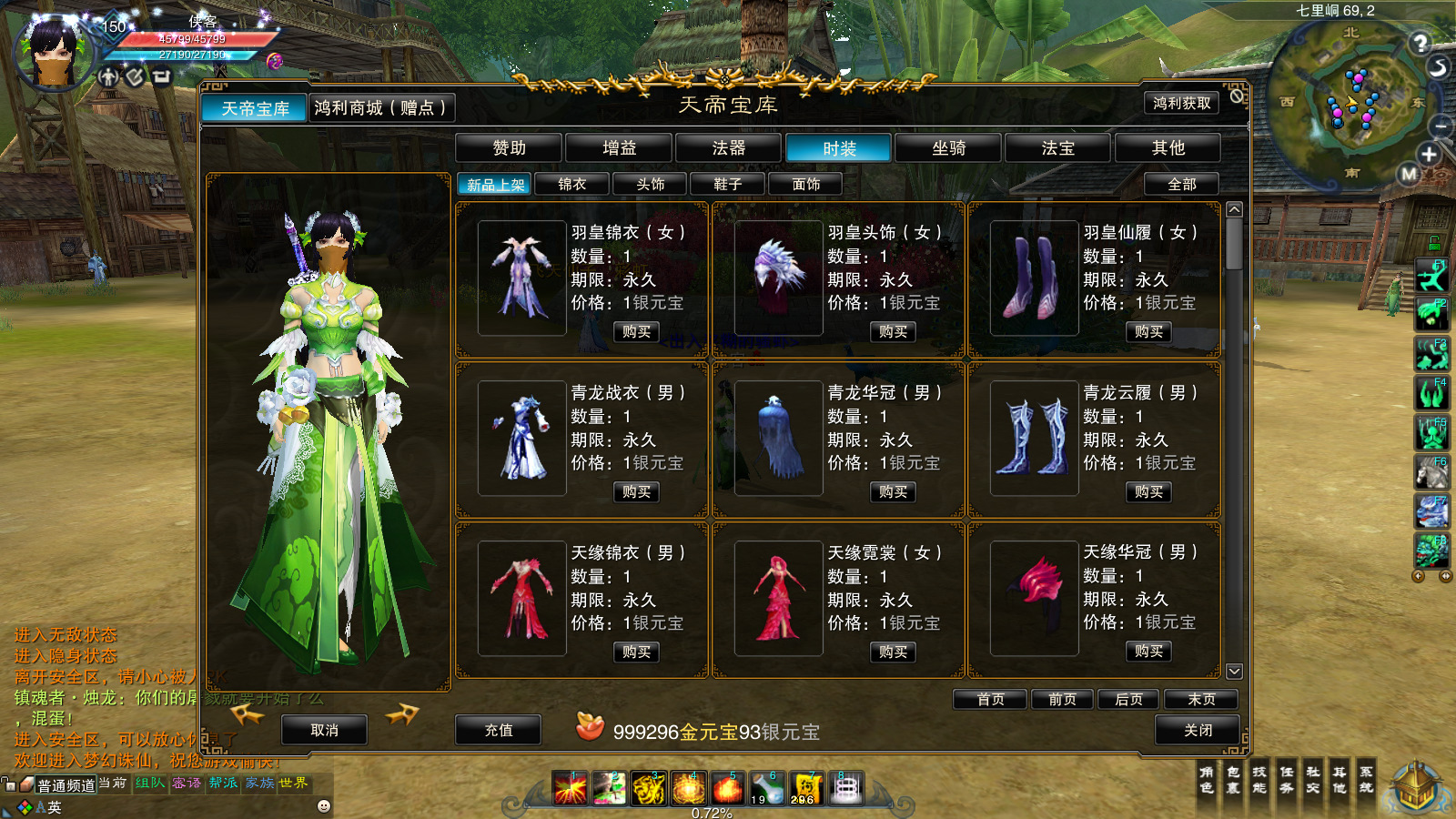The image size is (1456, 819).
Task: Activate the first hotbar explosion skill
Action: click(571, 788)
